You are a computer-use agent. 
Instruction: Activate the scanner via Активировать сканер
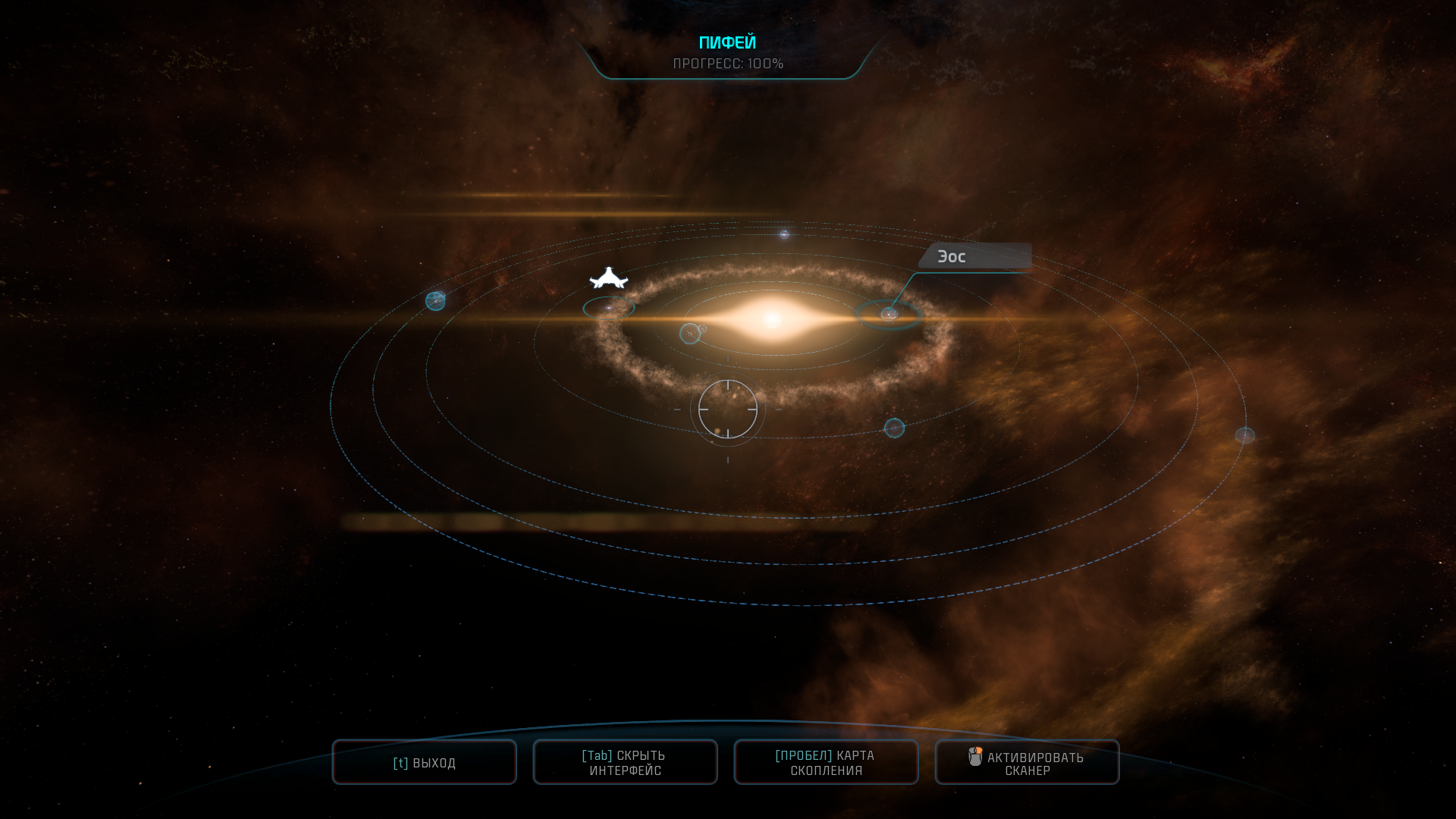pyautogui.click(x=1027, y=762)
